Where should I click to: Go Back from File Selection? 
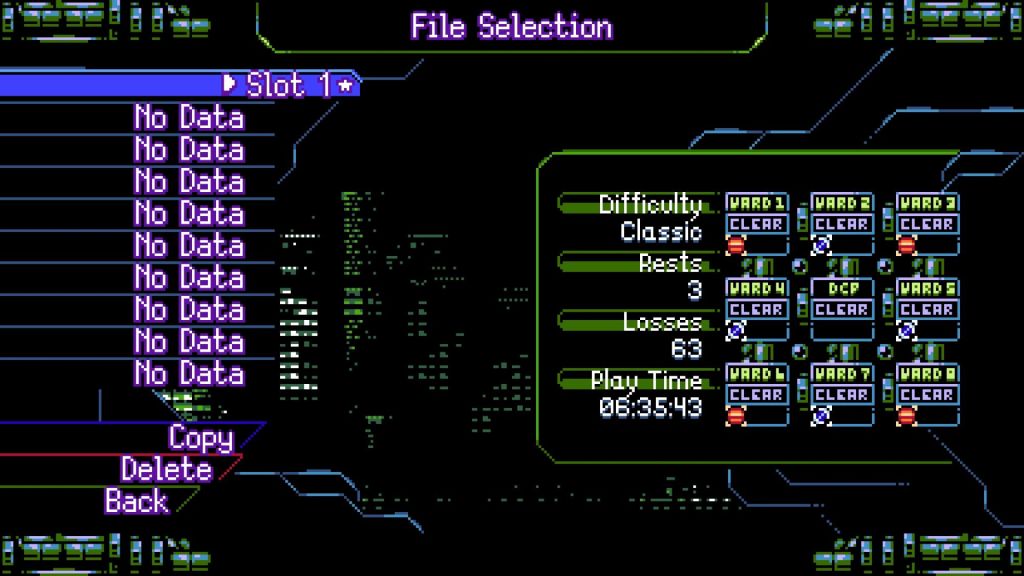coord(137,500)
